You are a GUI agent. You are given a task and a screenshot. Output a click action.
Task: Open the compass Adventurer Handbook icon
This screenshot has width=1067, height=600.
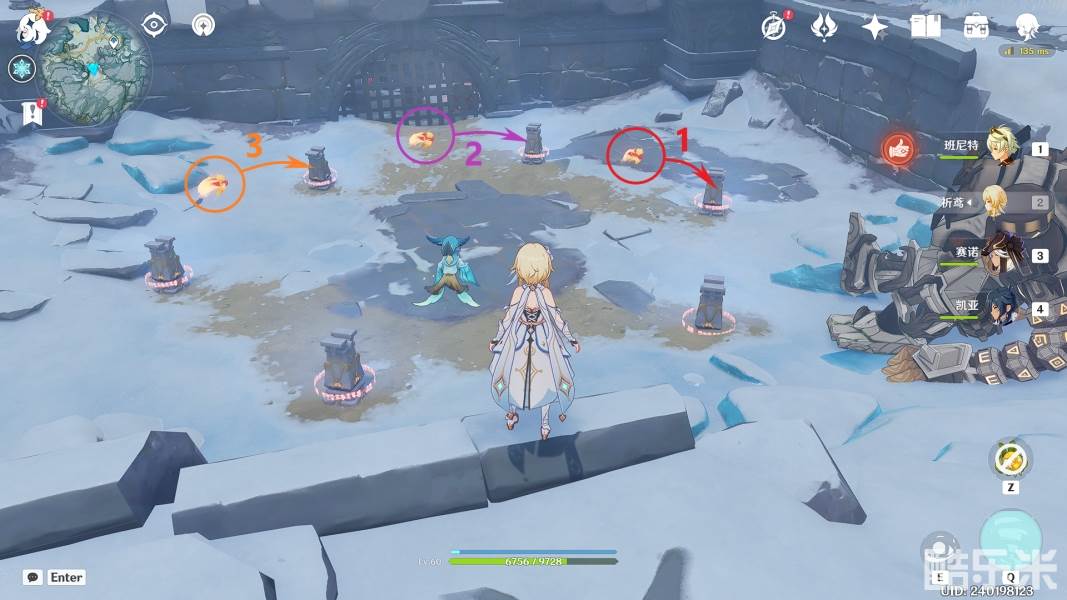773,27
